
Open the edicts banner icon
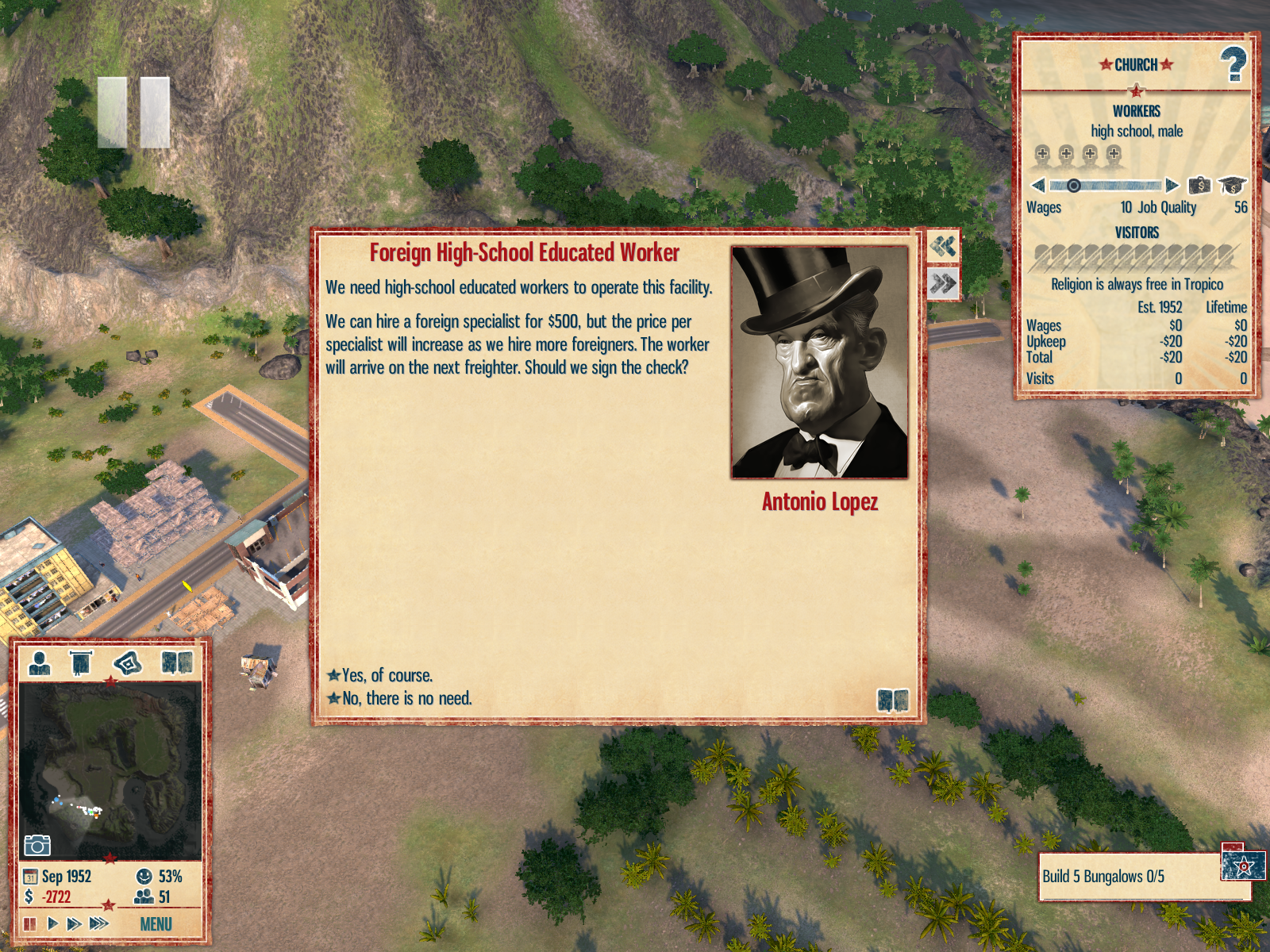click(81, 662)
